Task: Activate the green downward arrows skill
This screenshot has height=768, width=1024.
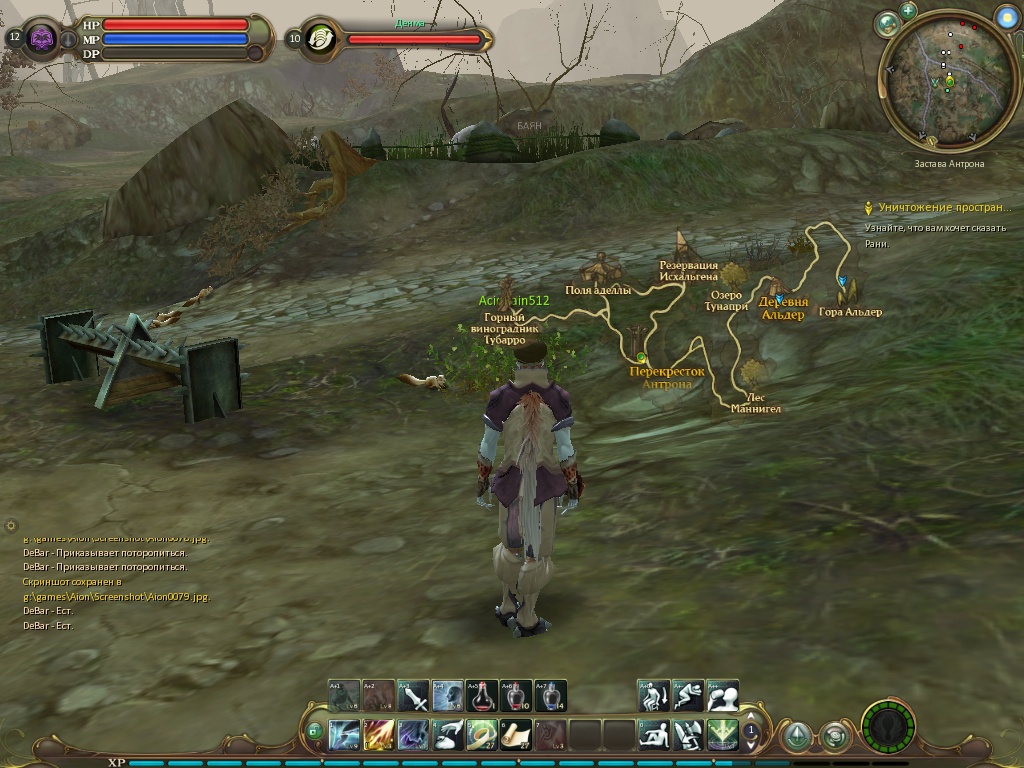Action: 722,735
